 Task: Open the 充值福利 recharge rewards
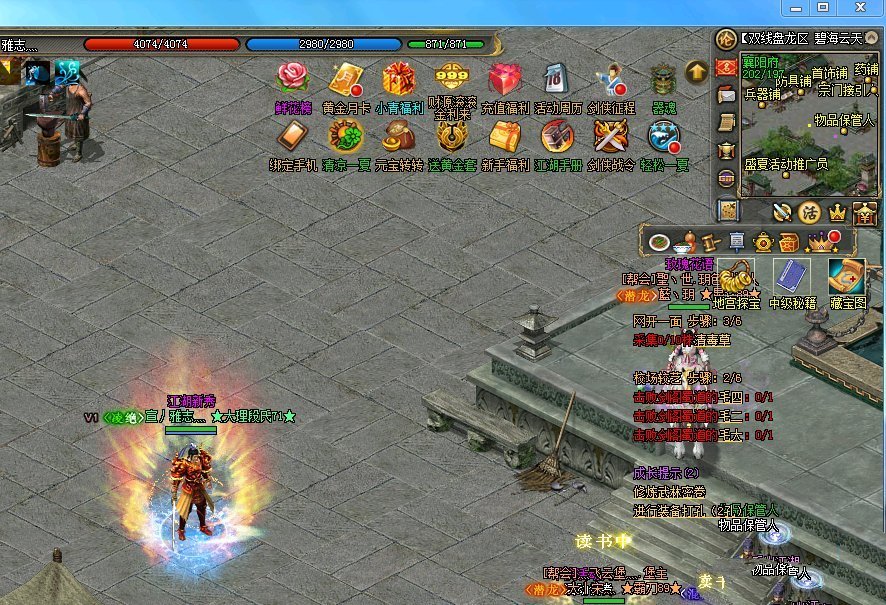pyautogui.click(x=505, y=78)
